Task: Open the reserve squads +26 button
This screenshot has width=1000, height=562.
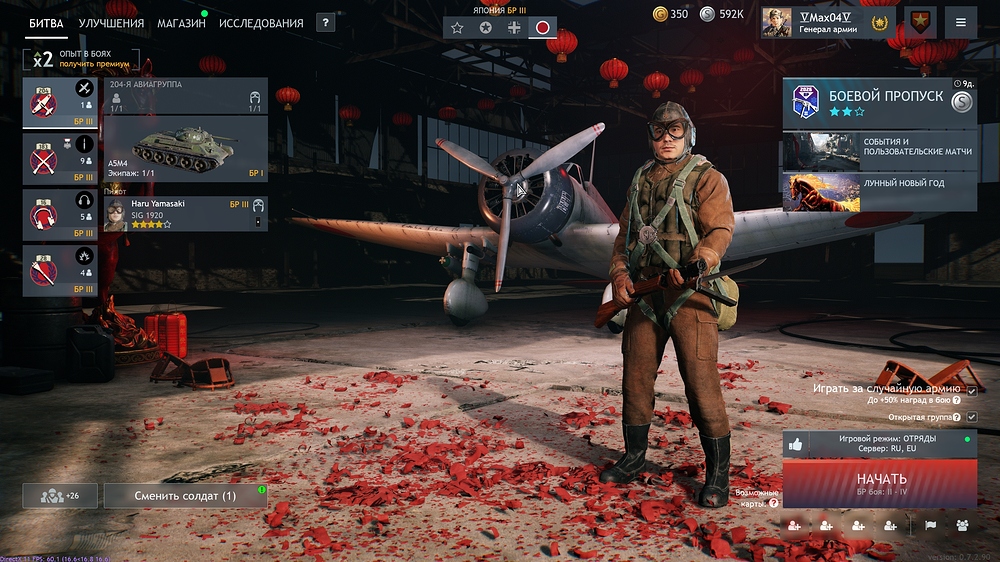Action: tap(60, 496)
